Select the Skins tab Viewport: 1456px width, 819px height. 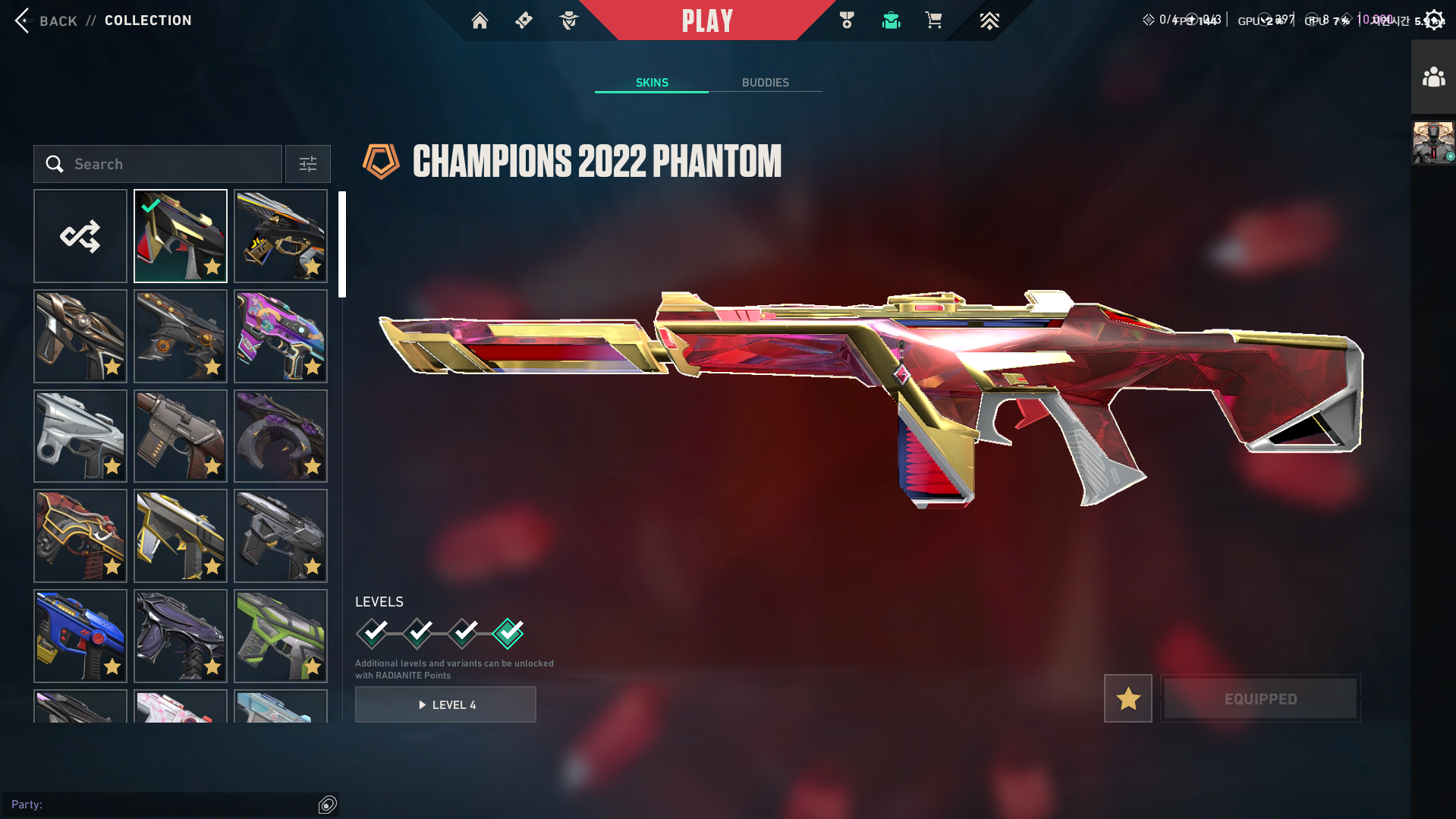(652, 83)
